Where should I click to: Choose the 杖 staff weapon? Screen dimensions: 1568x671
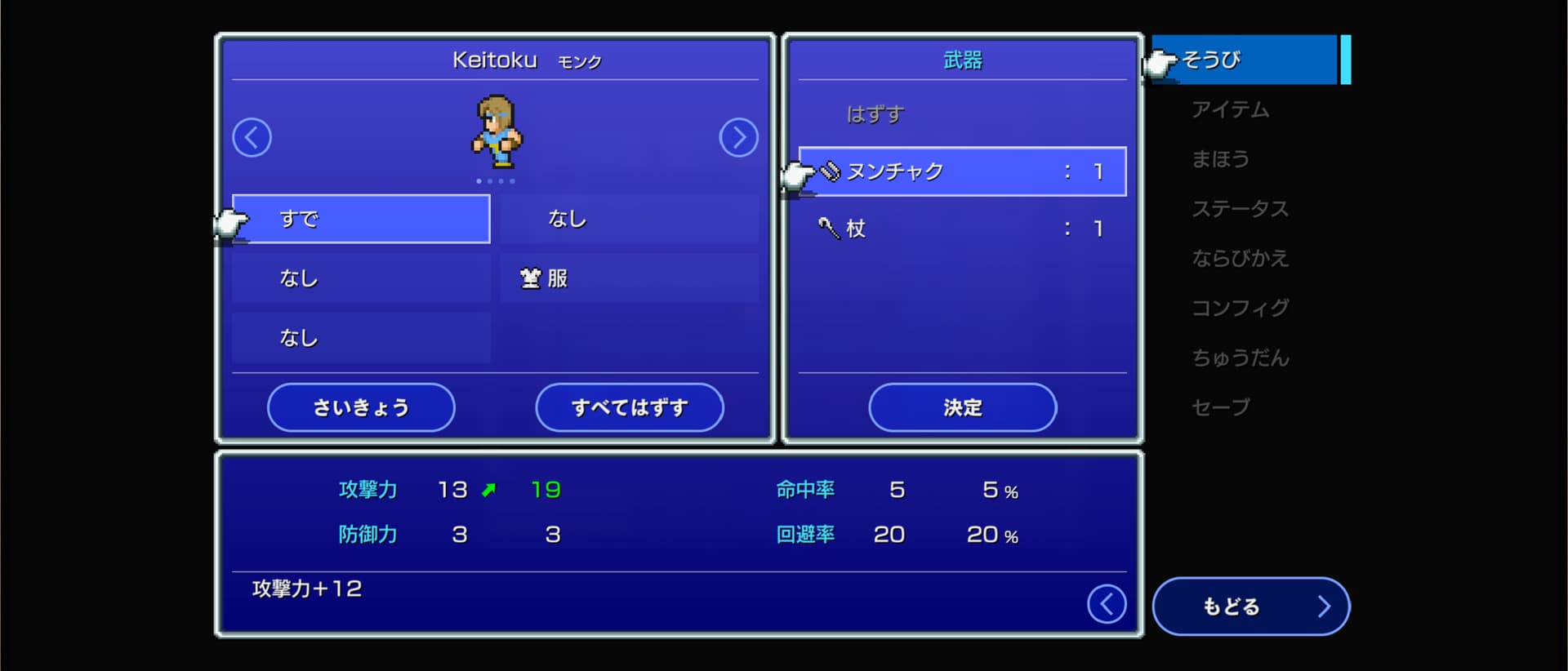click(962, 229)
